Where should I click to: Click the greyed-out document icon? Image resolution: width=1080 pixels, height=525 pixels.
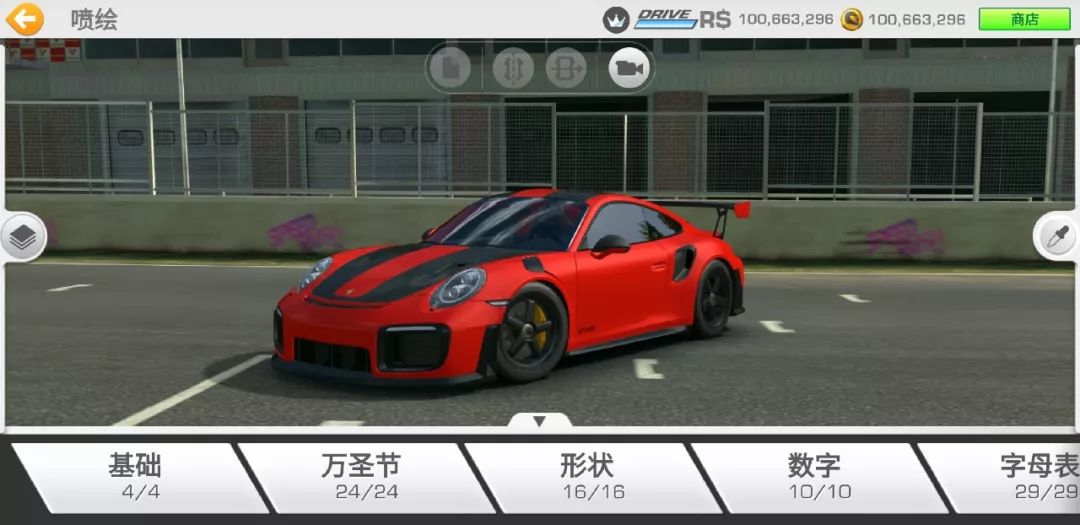(451, 68)
